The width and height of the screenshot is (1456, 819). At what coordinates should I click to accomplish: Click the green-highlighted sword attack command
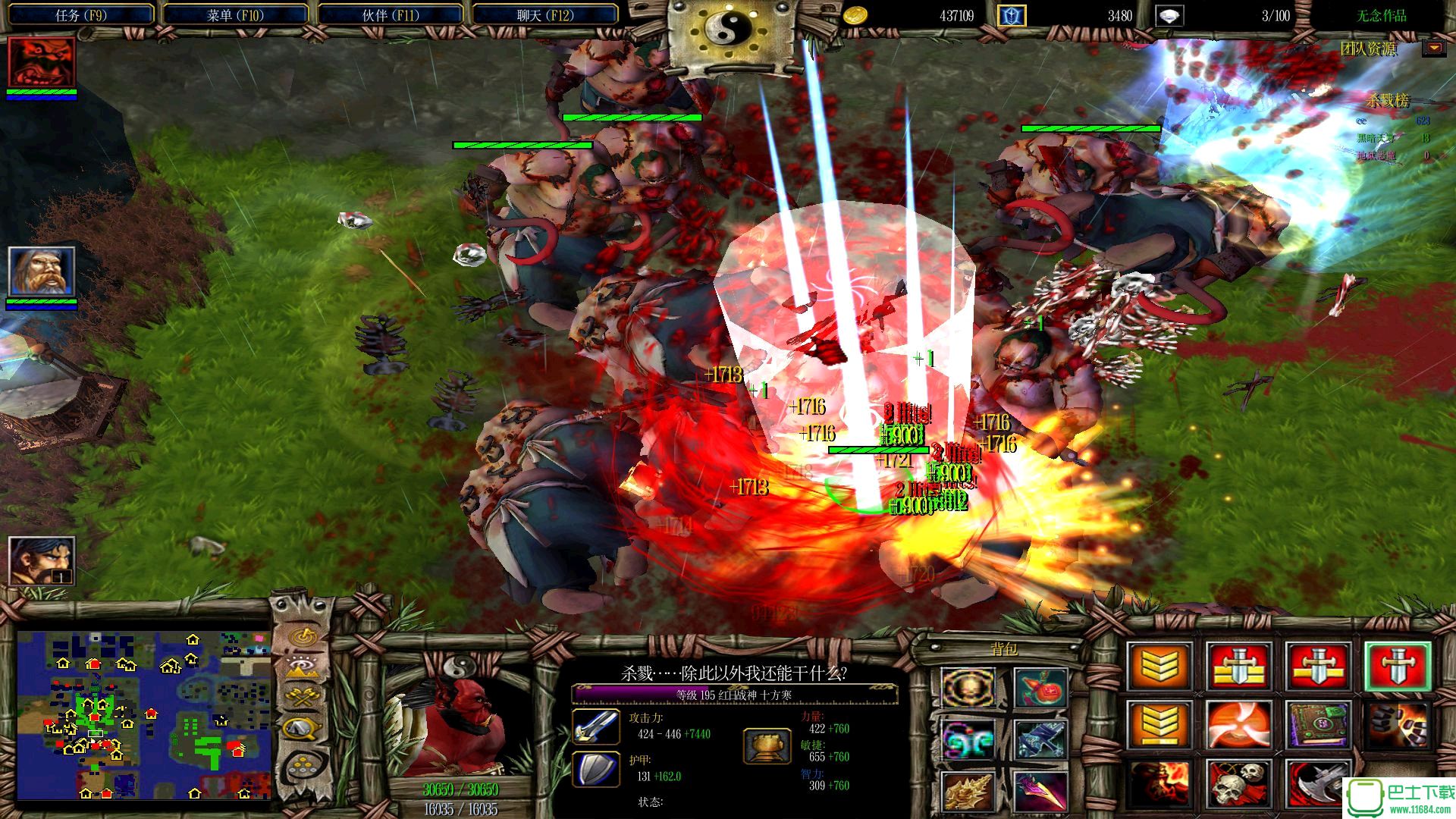tap(1398, 667)
